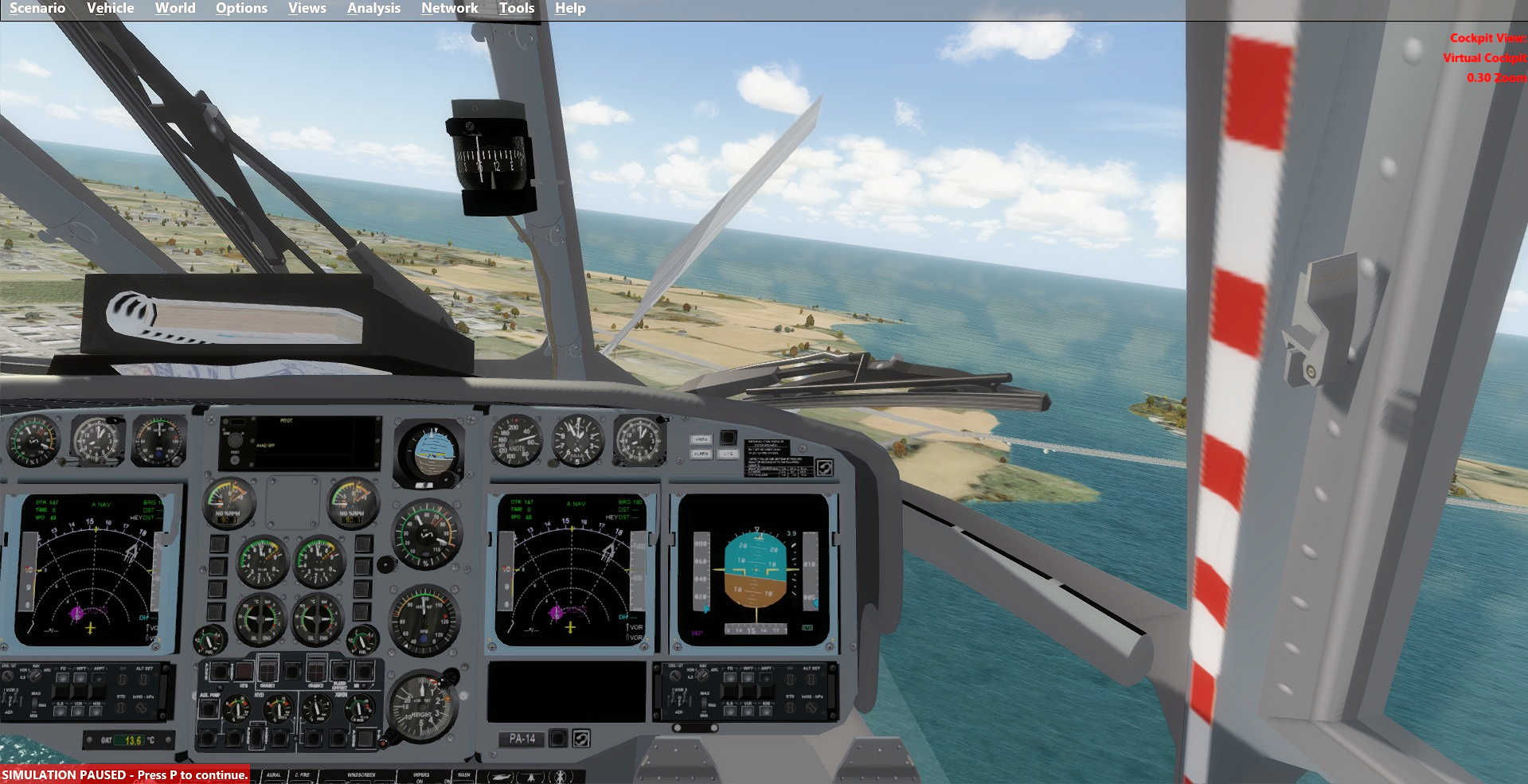Open the Help menu
Image resolution: width=1528 pixels, height=784 pixels.
570,8
